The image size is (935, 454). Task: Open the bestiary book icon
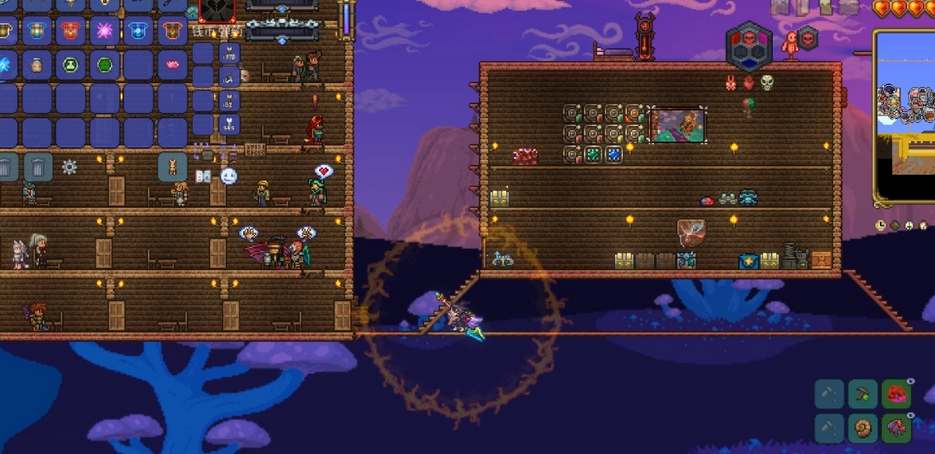[202, 176]
